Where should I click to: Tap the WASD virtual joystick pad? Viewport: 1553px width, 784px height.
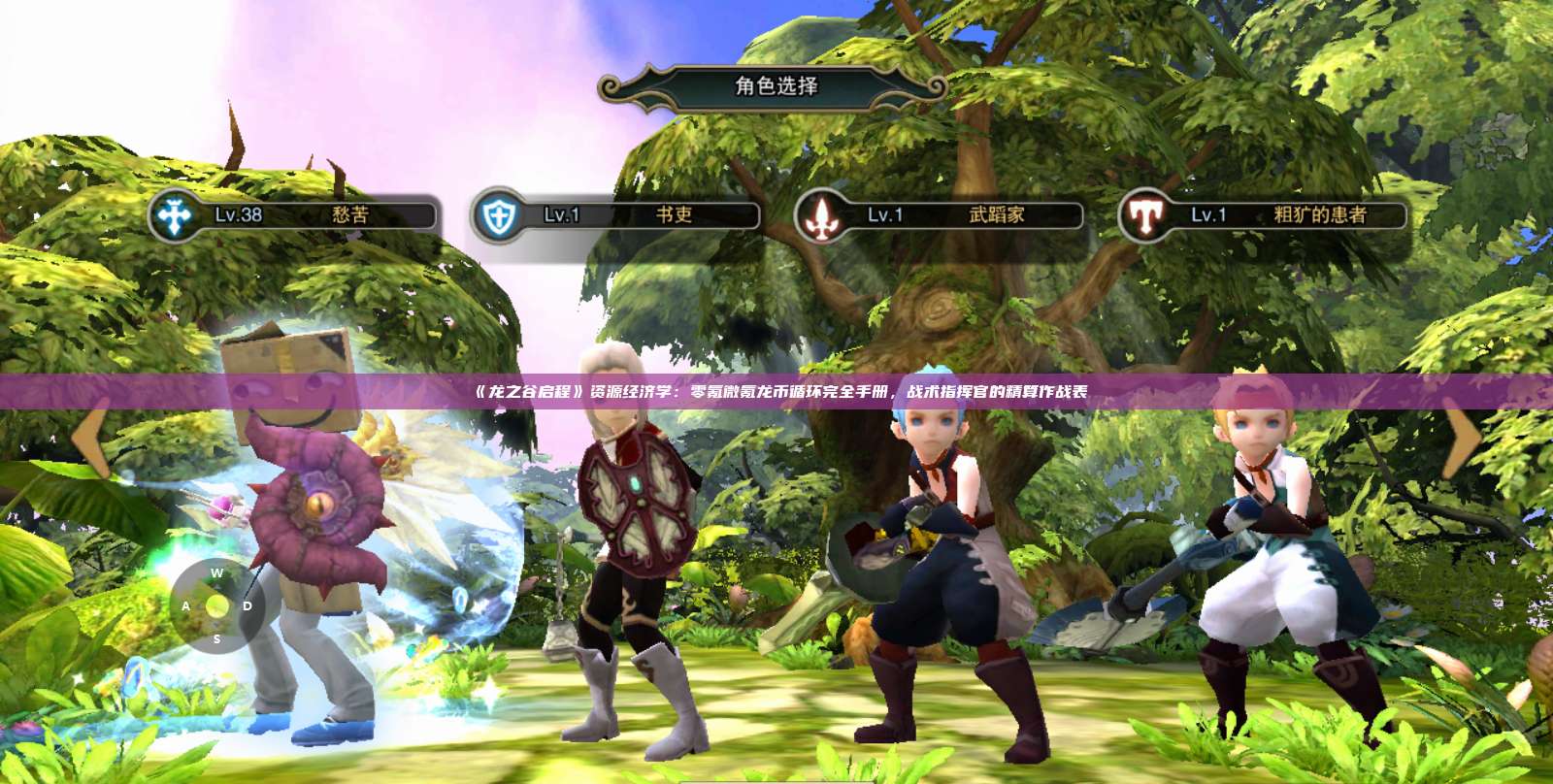pos(217,605)
